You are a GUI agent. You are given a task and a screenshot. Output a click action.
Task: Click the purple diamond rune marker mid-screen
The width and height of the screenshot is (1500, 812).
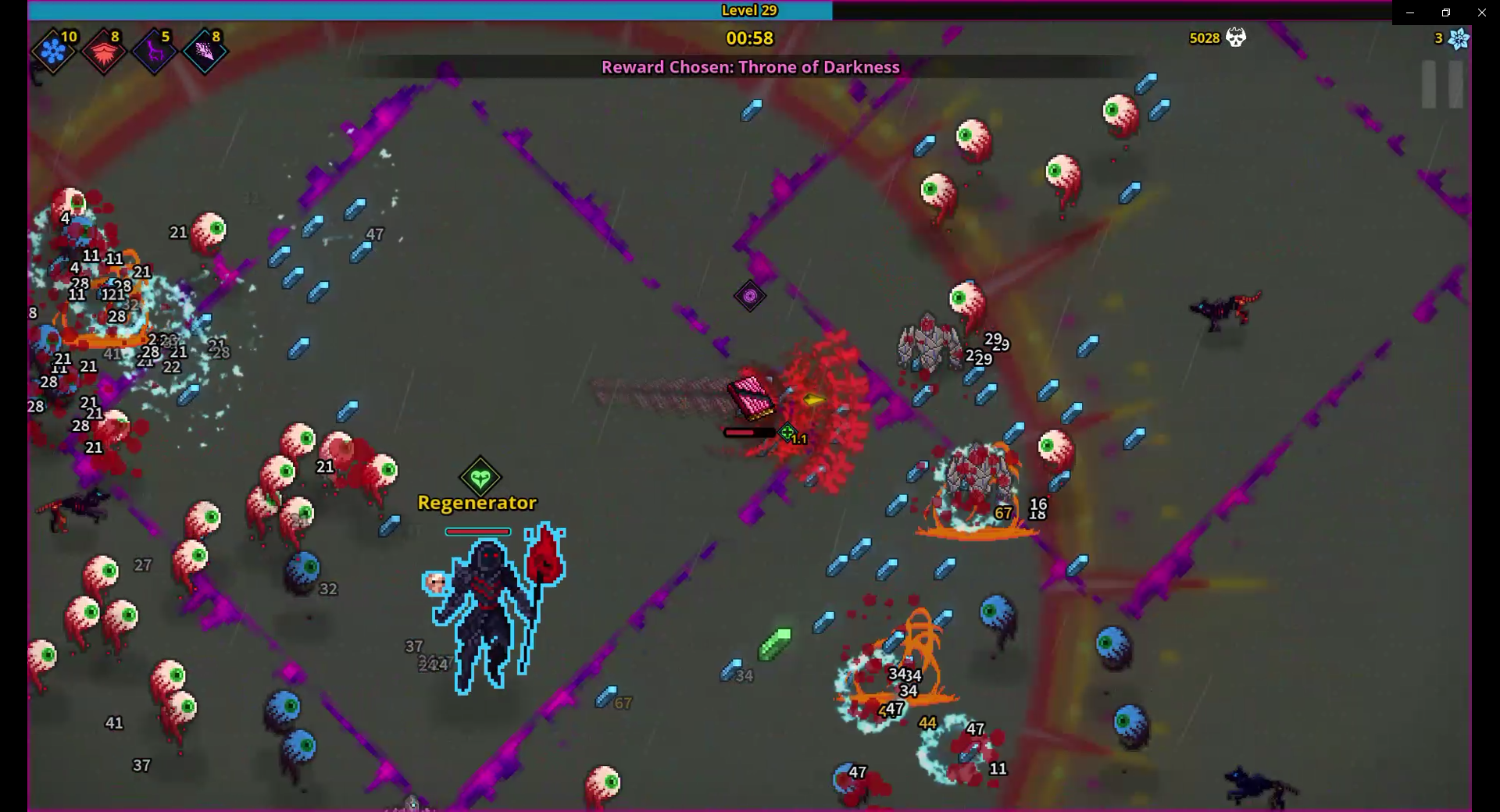[749, 297]
